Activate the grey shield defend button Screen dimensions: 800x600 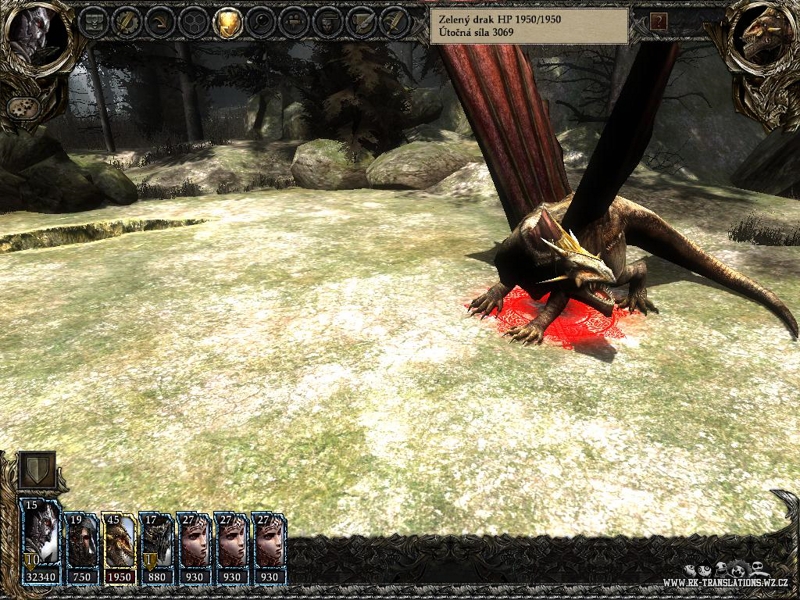(x=36, y=470)
